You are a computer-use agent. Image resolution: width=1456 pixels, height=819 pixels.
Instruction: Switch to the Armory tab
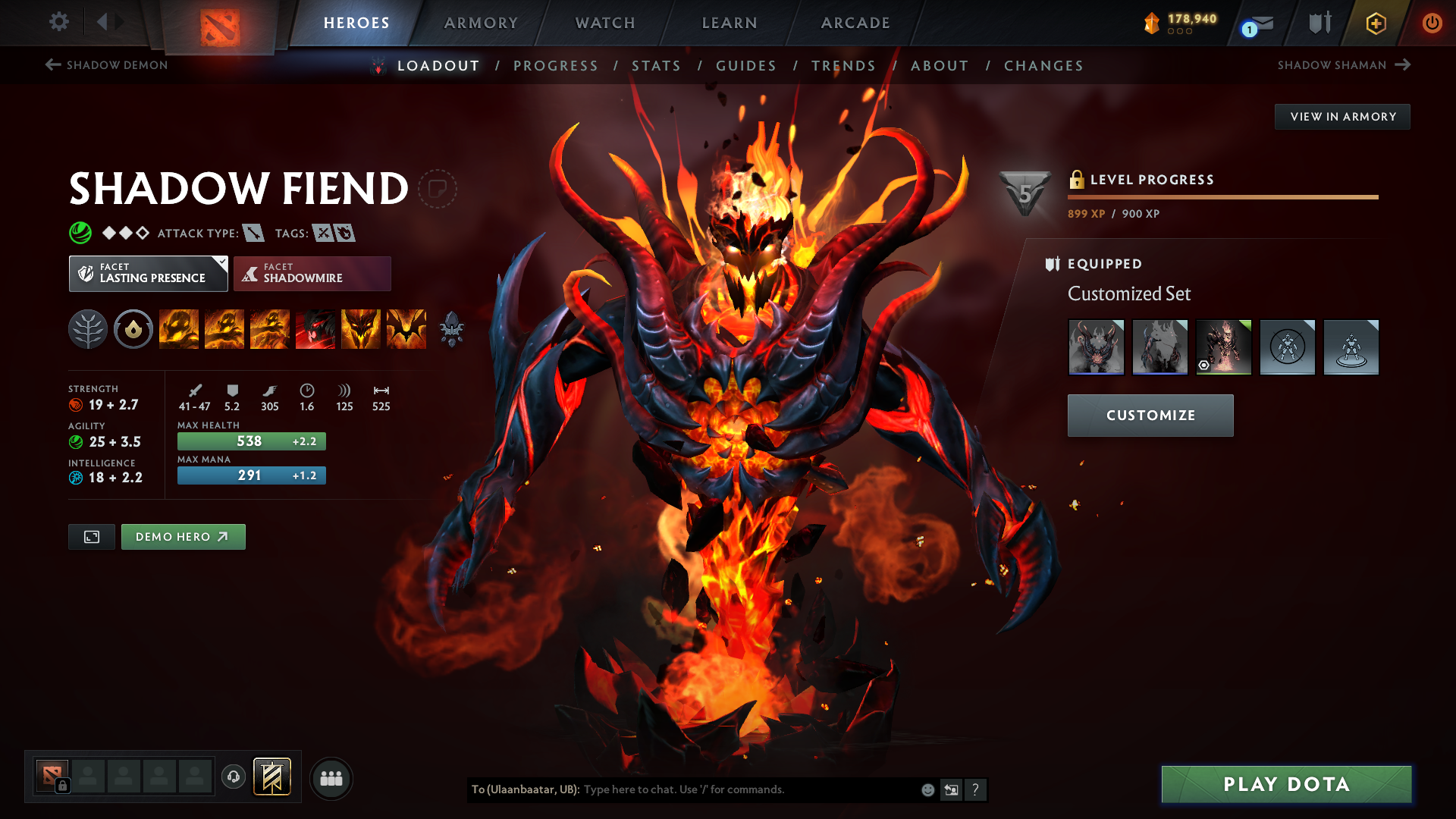[x=481, y=23]
